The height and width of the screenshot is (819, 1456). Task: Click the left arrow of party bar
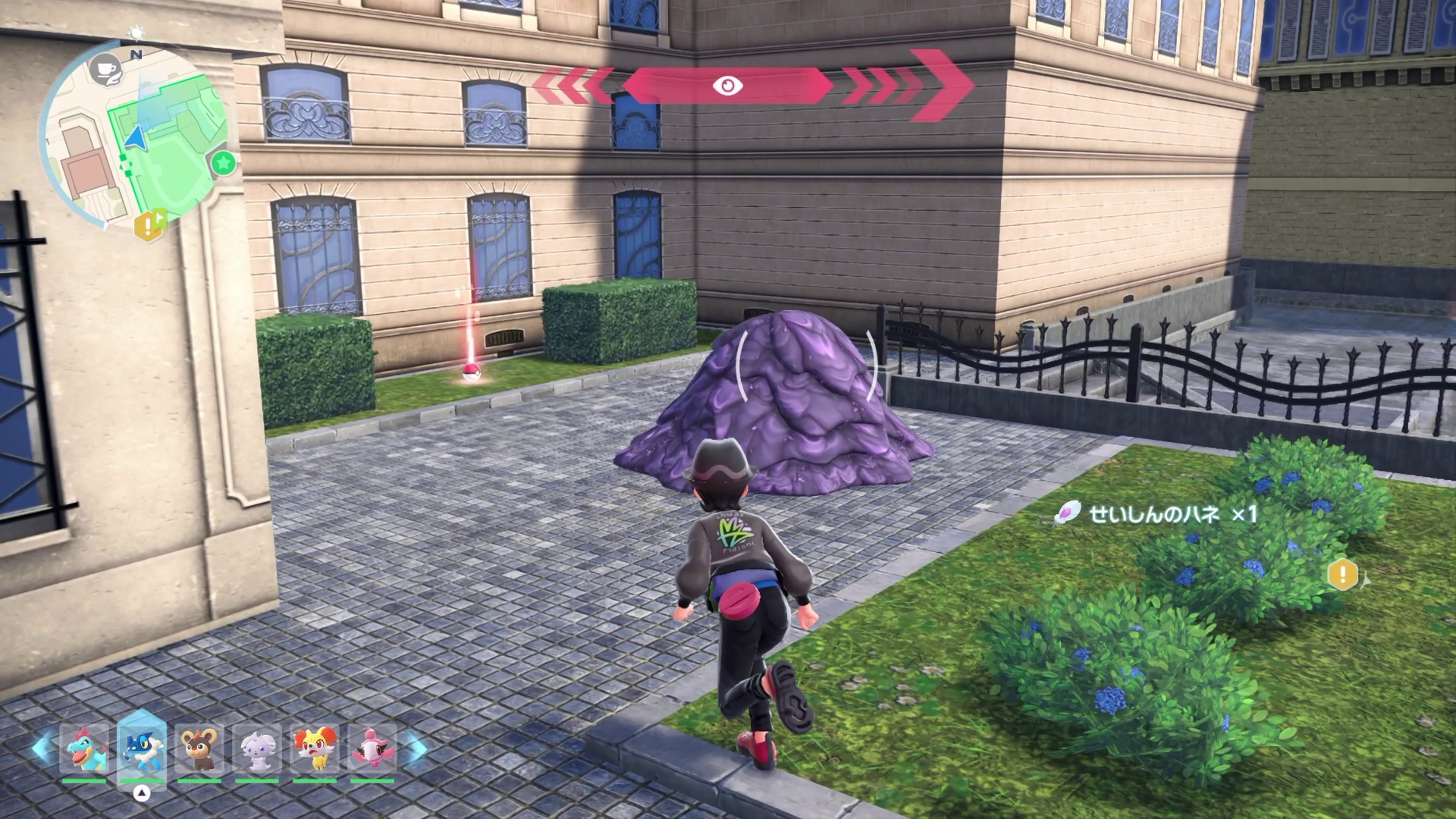tap(42, 748)
